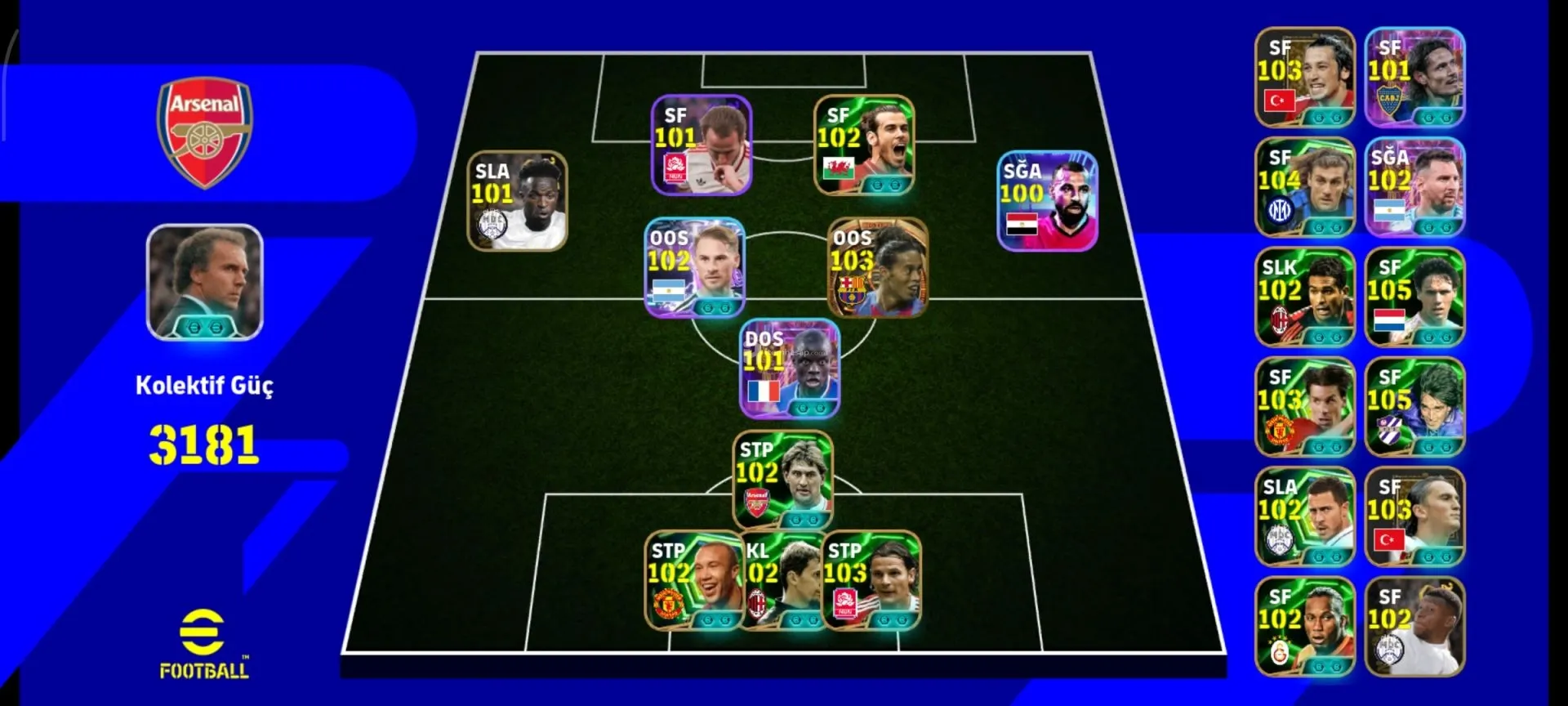Select the manager portrait card
Screen dimensions: 1568x706
[204, 282]
